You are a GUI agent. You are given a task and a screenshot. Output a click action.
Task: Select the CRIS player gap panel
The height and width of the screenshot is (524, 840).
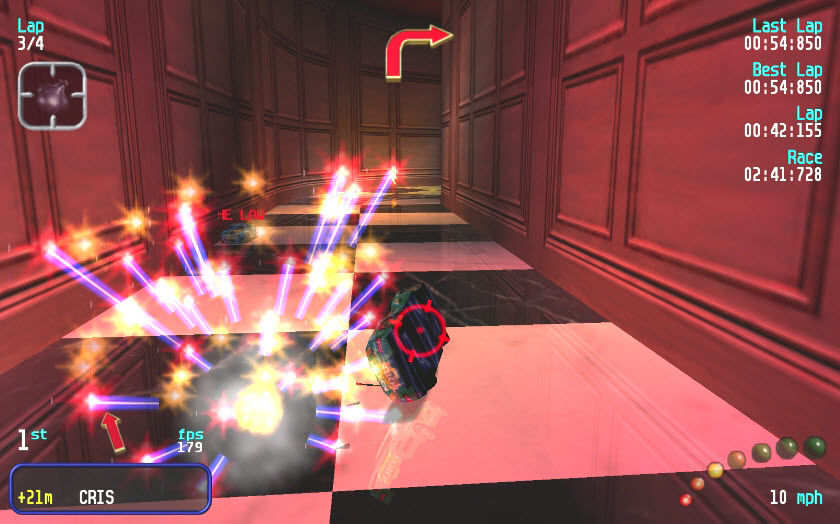point(110,488)
